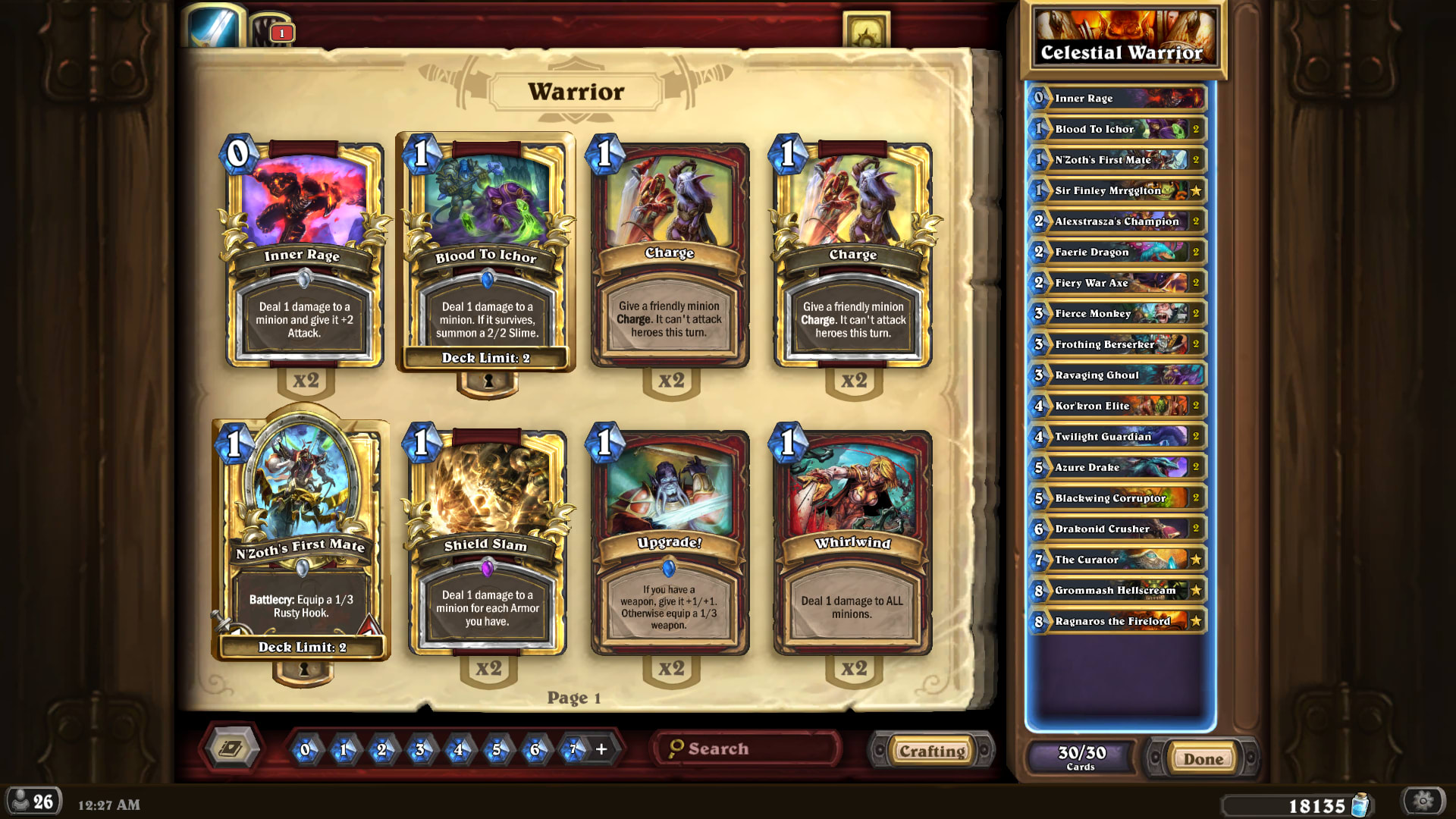Switch to the cards tab showing the sword

[216, 23]
